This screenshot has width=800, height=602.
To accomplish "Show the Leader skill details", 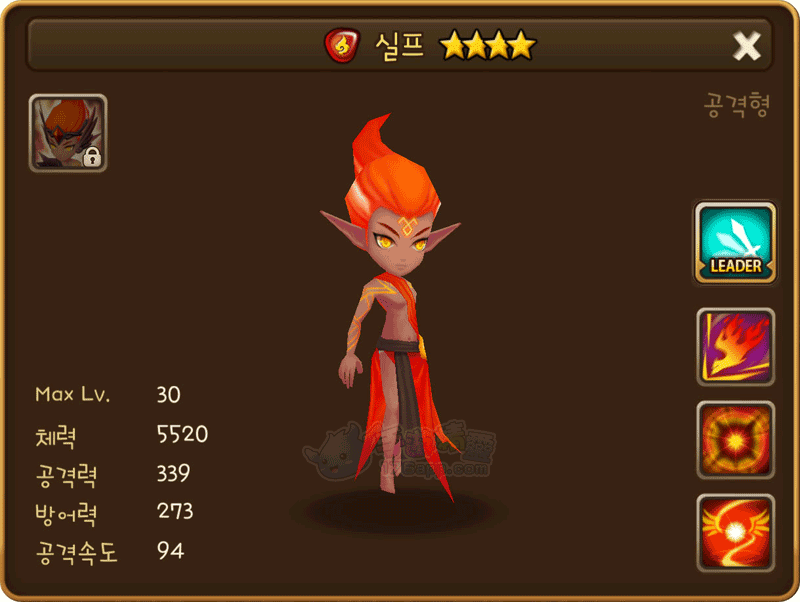I will (x=736, y=243).
